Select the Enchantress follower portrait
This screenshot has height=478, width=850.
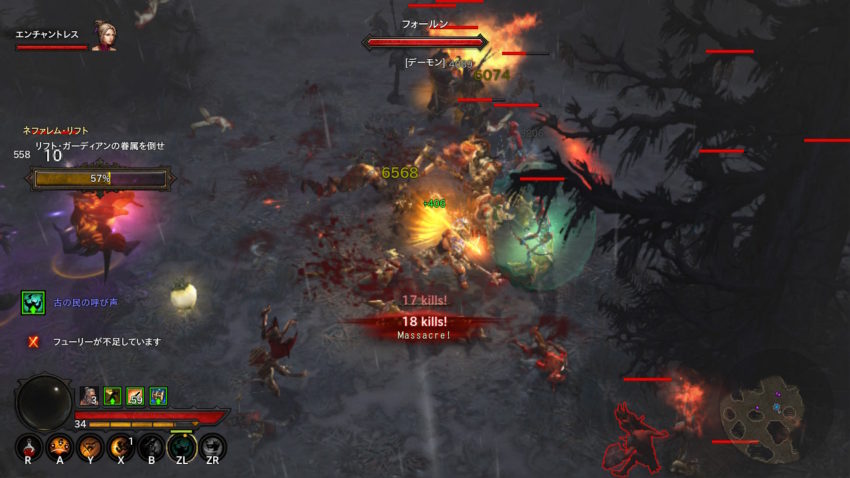pyautogui.click(x=103, y=36)
